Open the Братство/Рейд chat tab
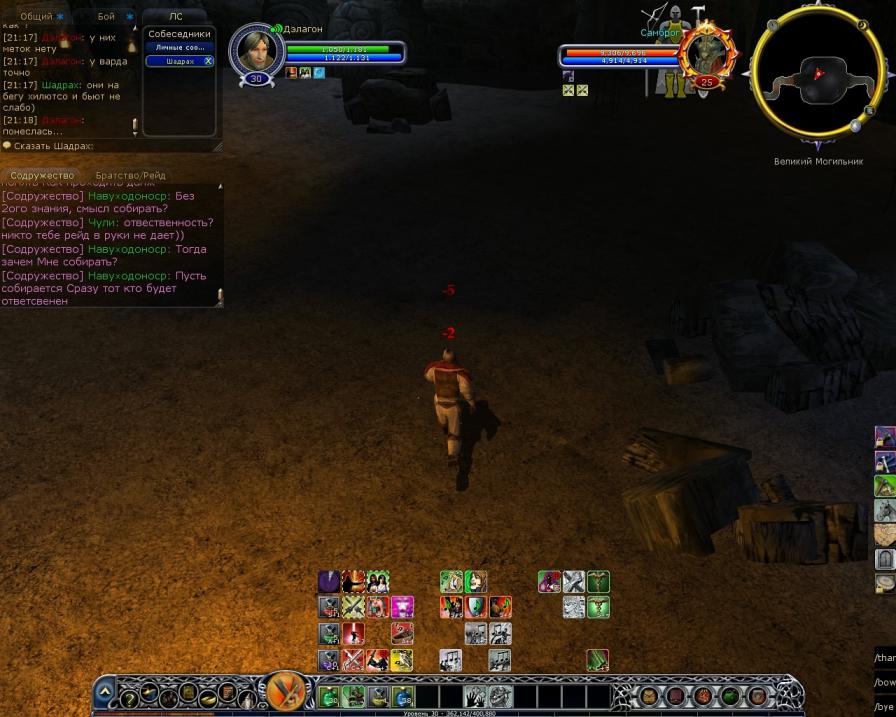This screenshot has height=717, width=896. pyautogui.click(x=130, y=176)
